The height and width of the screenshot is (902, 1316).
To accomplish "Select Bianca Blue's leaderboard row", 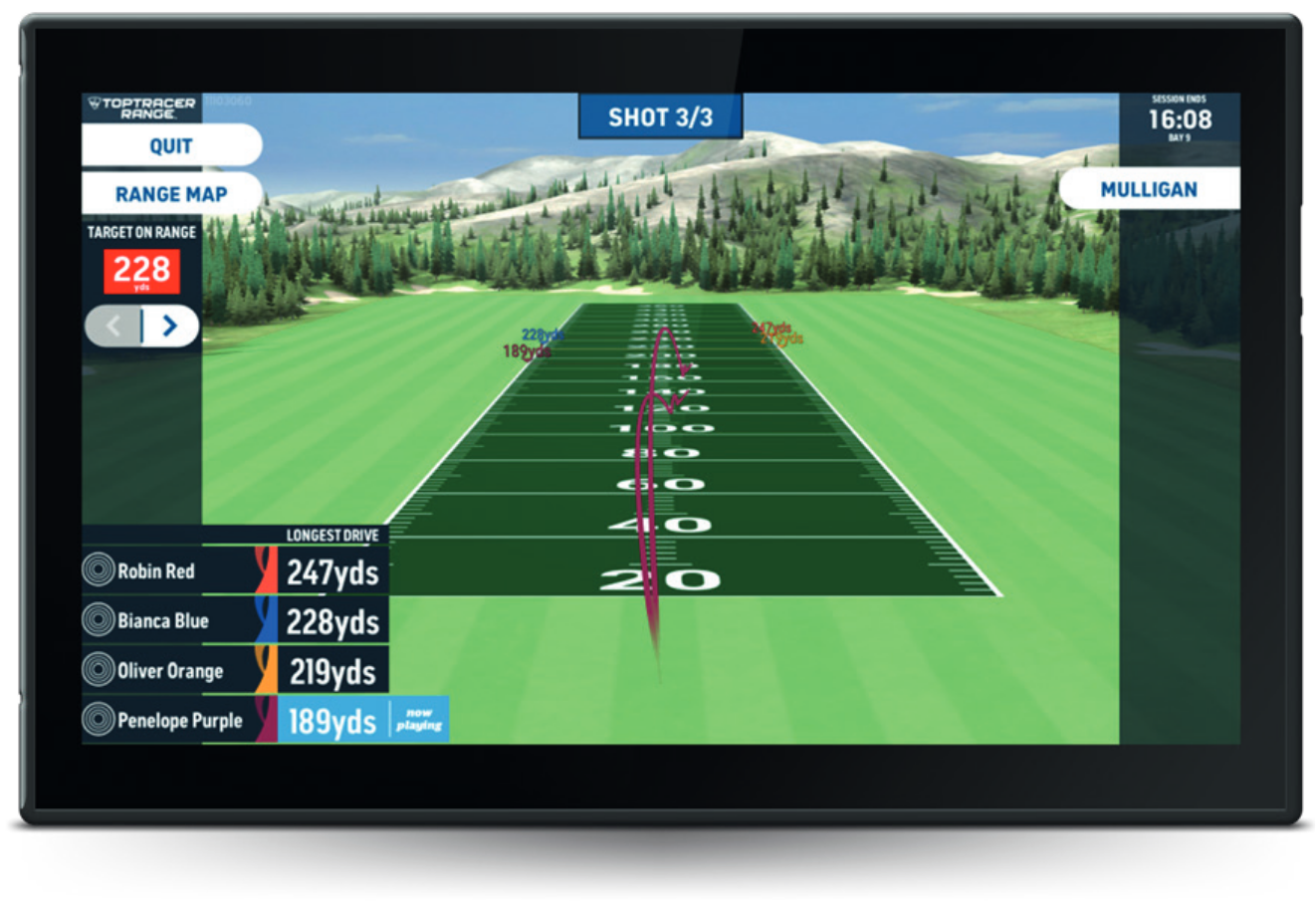I will (235, 621).
